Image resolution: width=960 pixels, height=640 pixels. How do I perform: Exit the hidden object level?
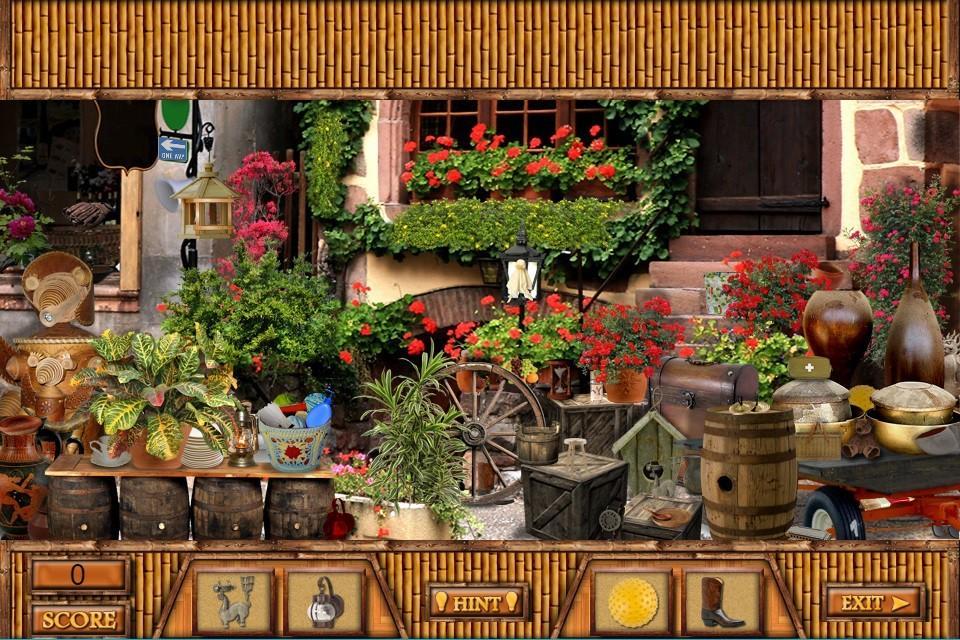click(x=874, y=602)
